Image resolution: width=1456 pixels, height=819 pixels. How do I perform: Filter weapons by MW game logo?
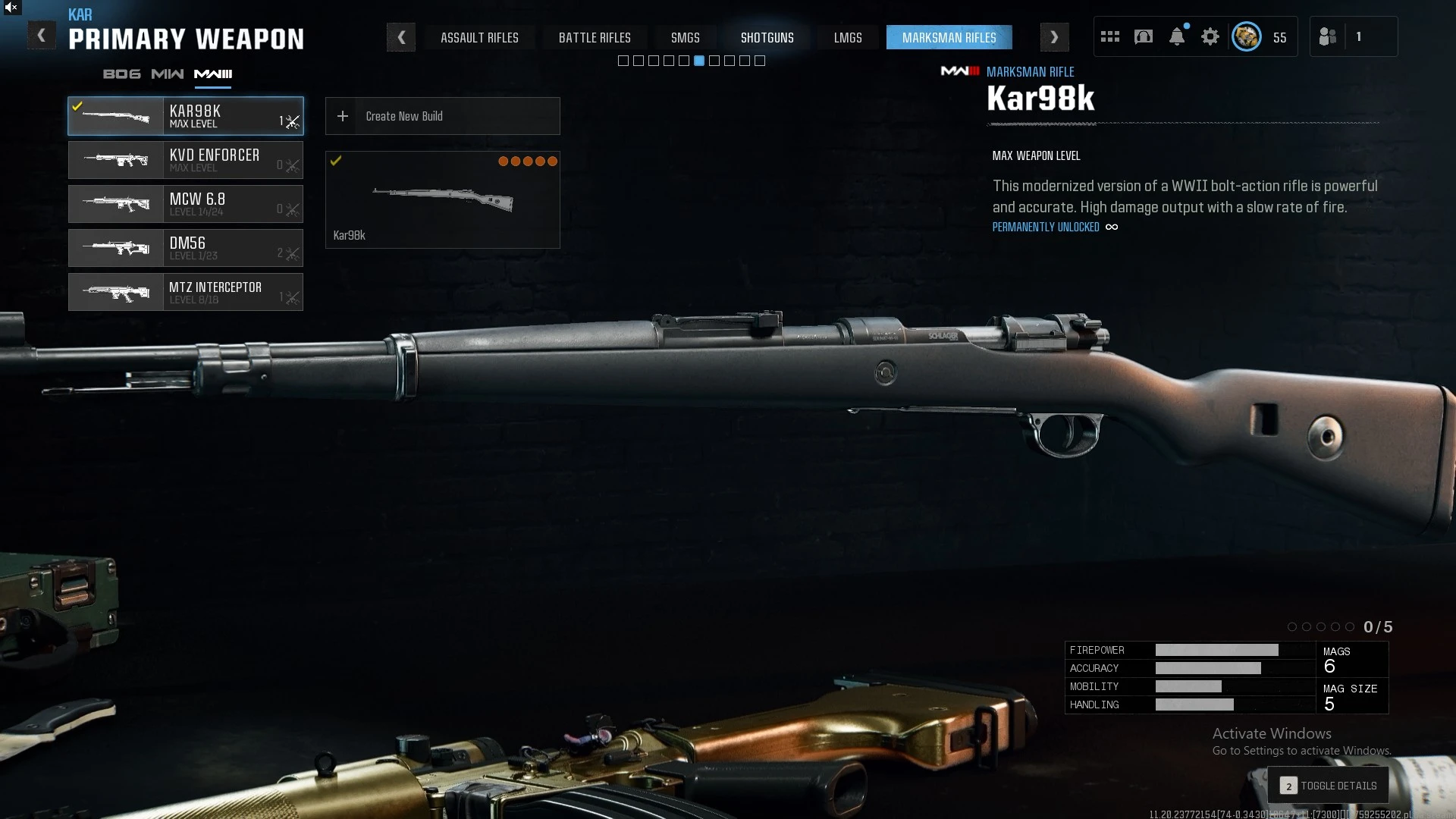pyautogui.click(x=167, y=74)
